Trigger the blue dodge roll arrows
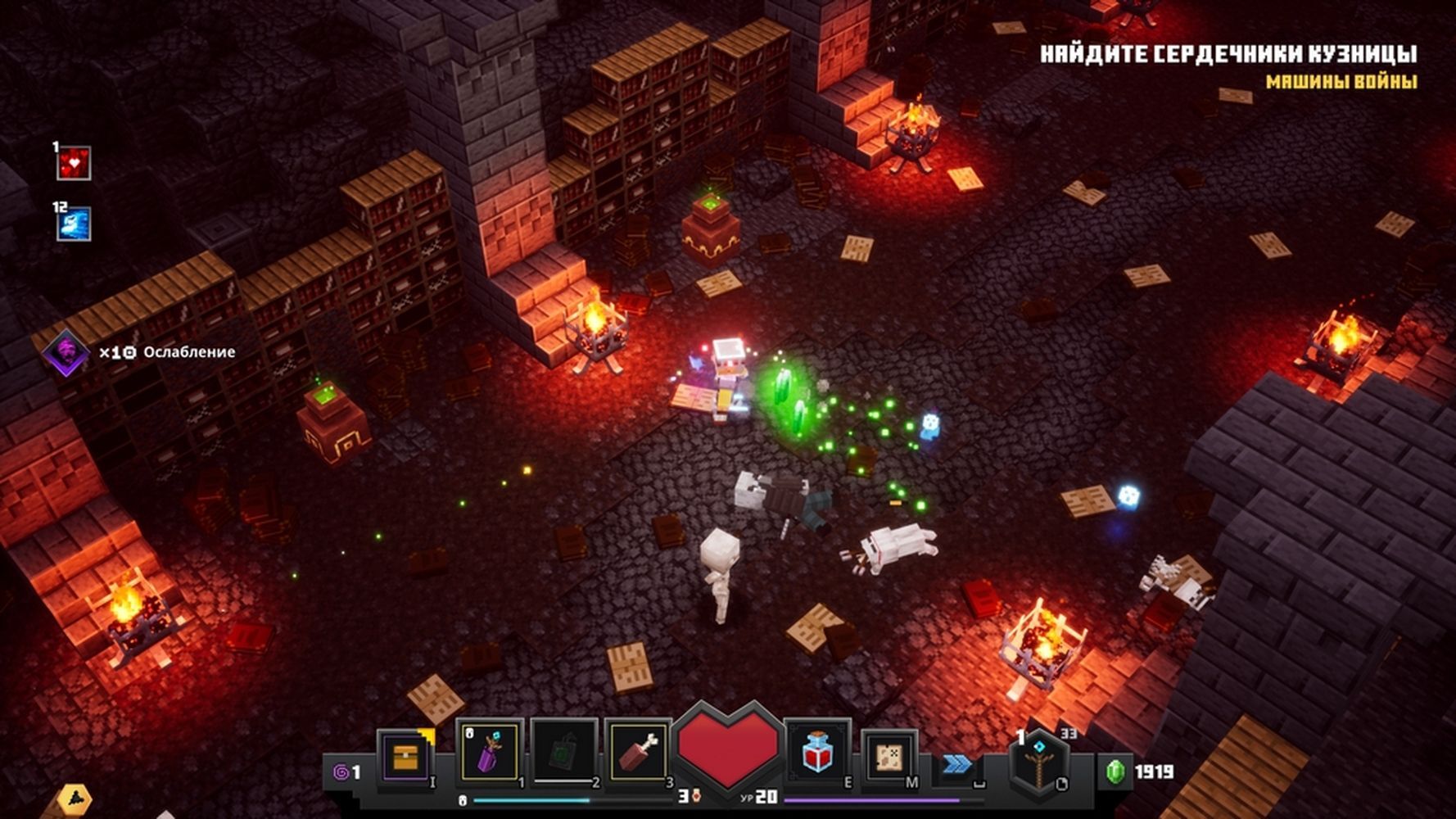 coord(956,764)
